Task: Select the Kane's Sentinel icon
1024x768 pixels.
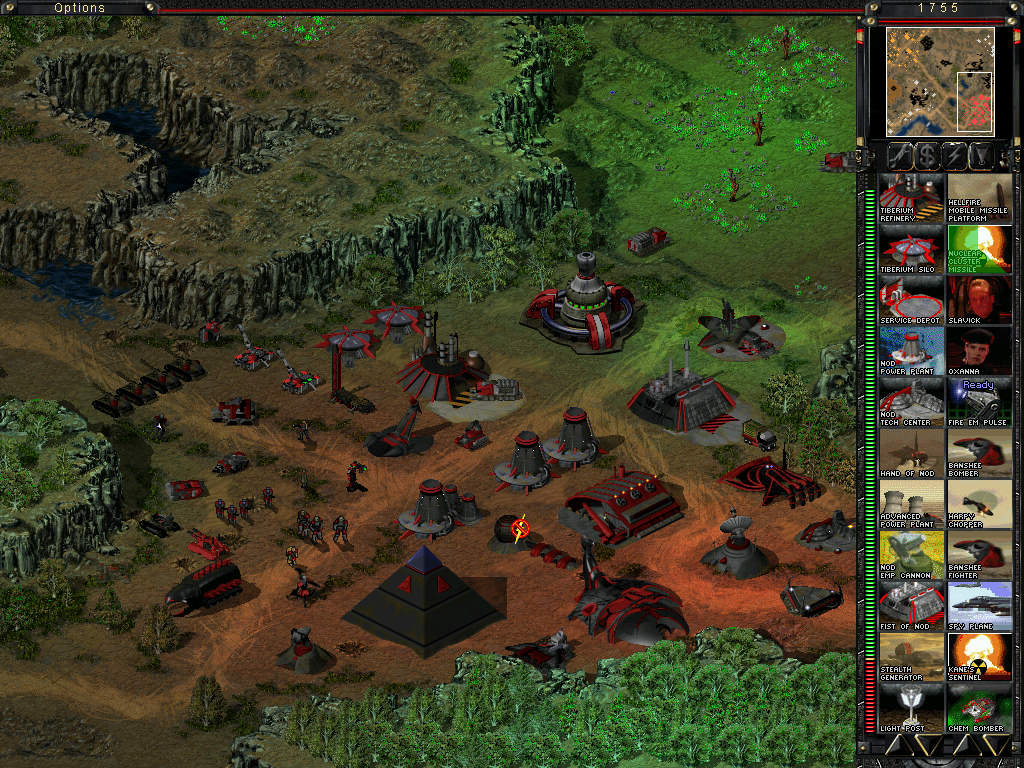Action: 979,657
